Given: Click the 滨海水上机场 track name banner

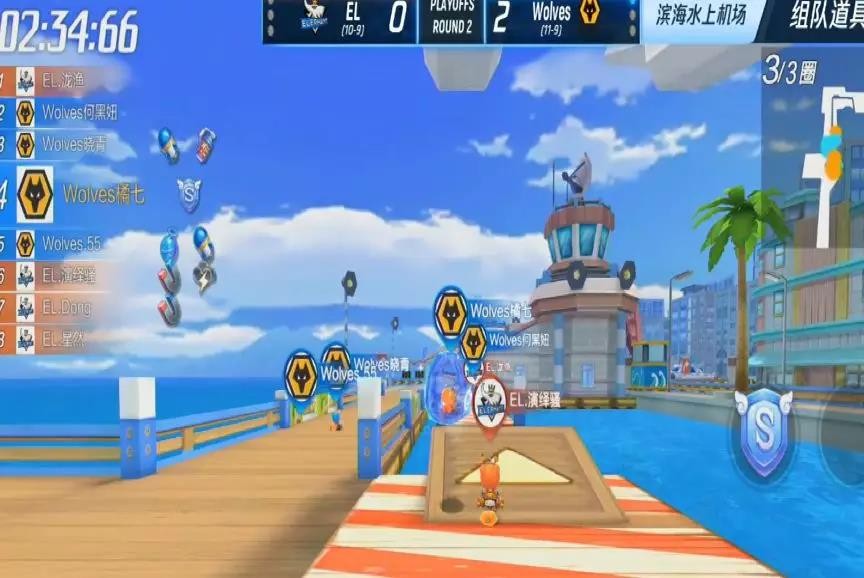Looking at the screenshot, I should (704, 15).
